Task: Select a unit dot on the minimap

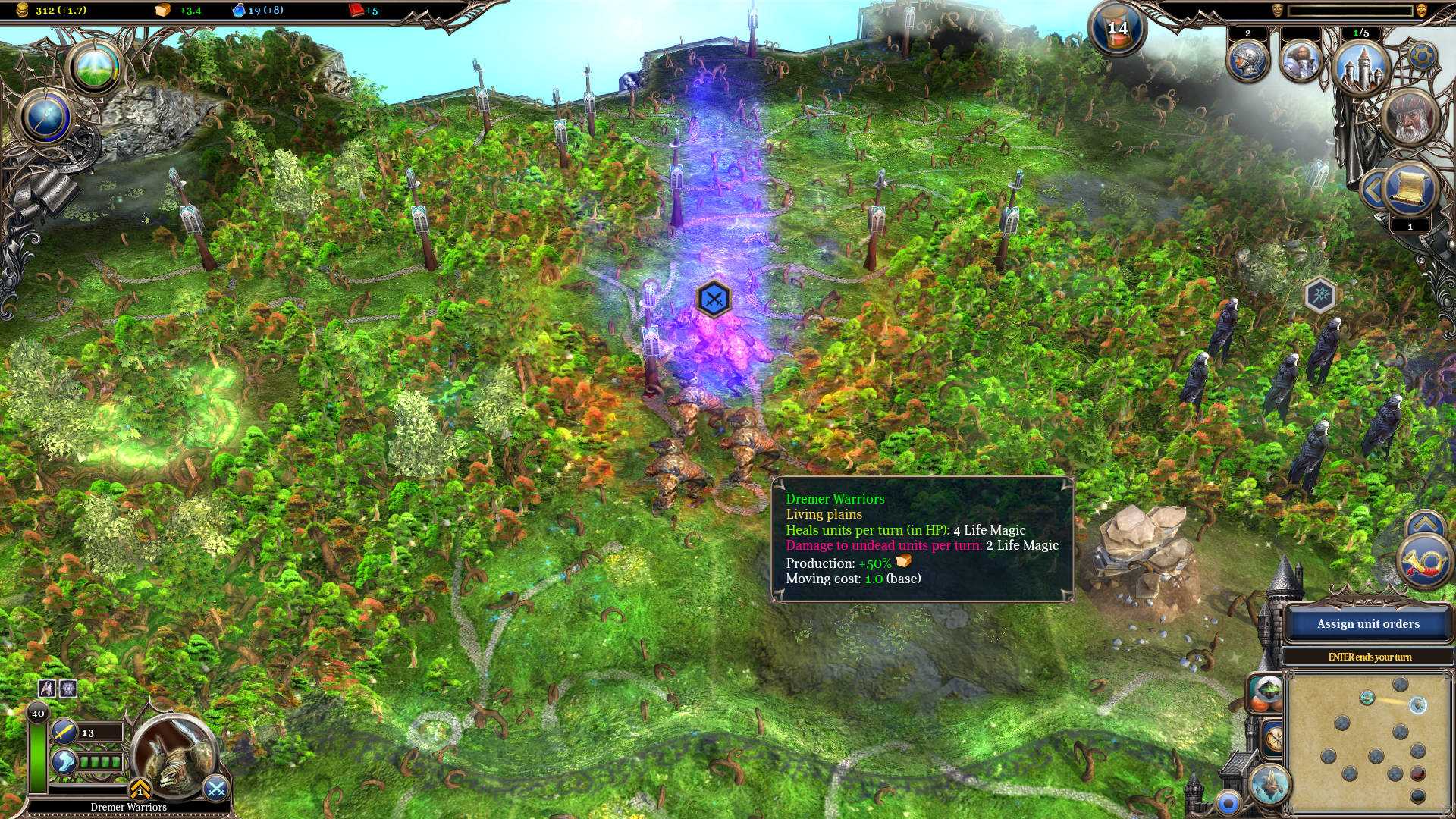Action: (1417, 706)
